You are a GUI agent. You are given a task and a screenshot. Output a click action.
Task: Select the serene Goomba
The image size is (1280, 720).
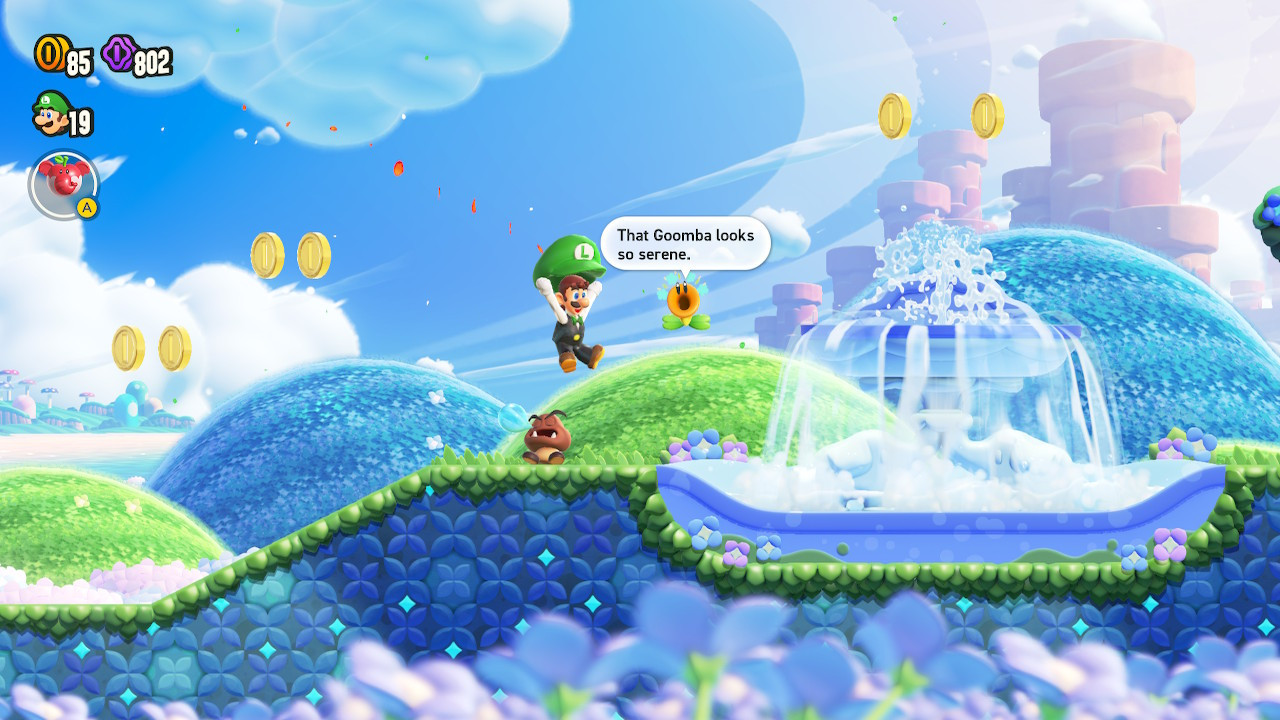545,437
